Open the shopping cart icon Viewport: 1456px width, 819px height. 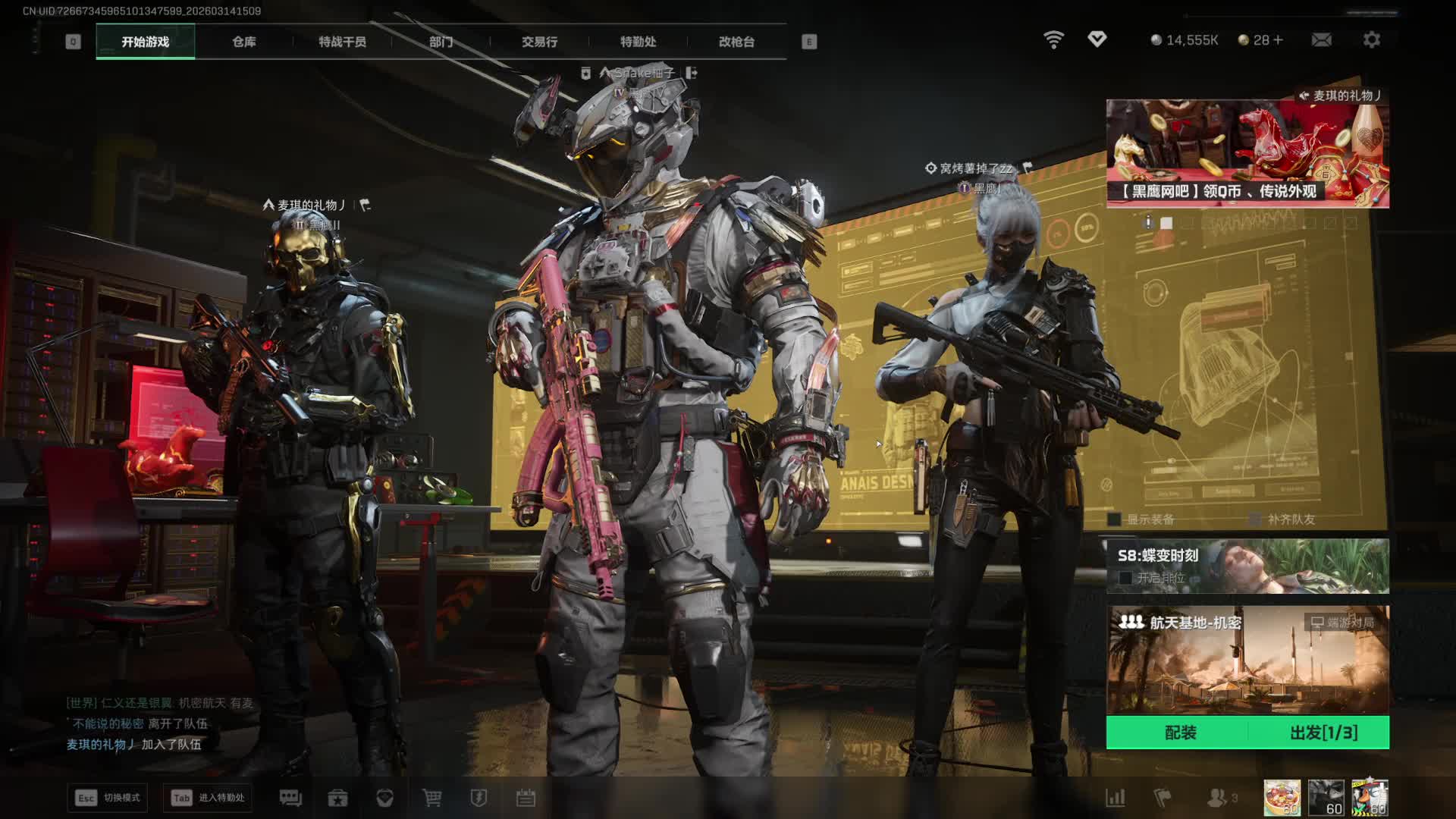[431, 798]
